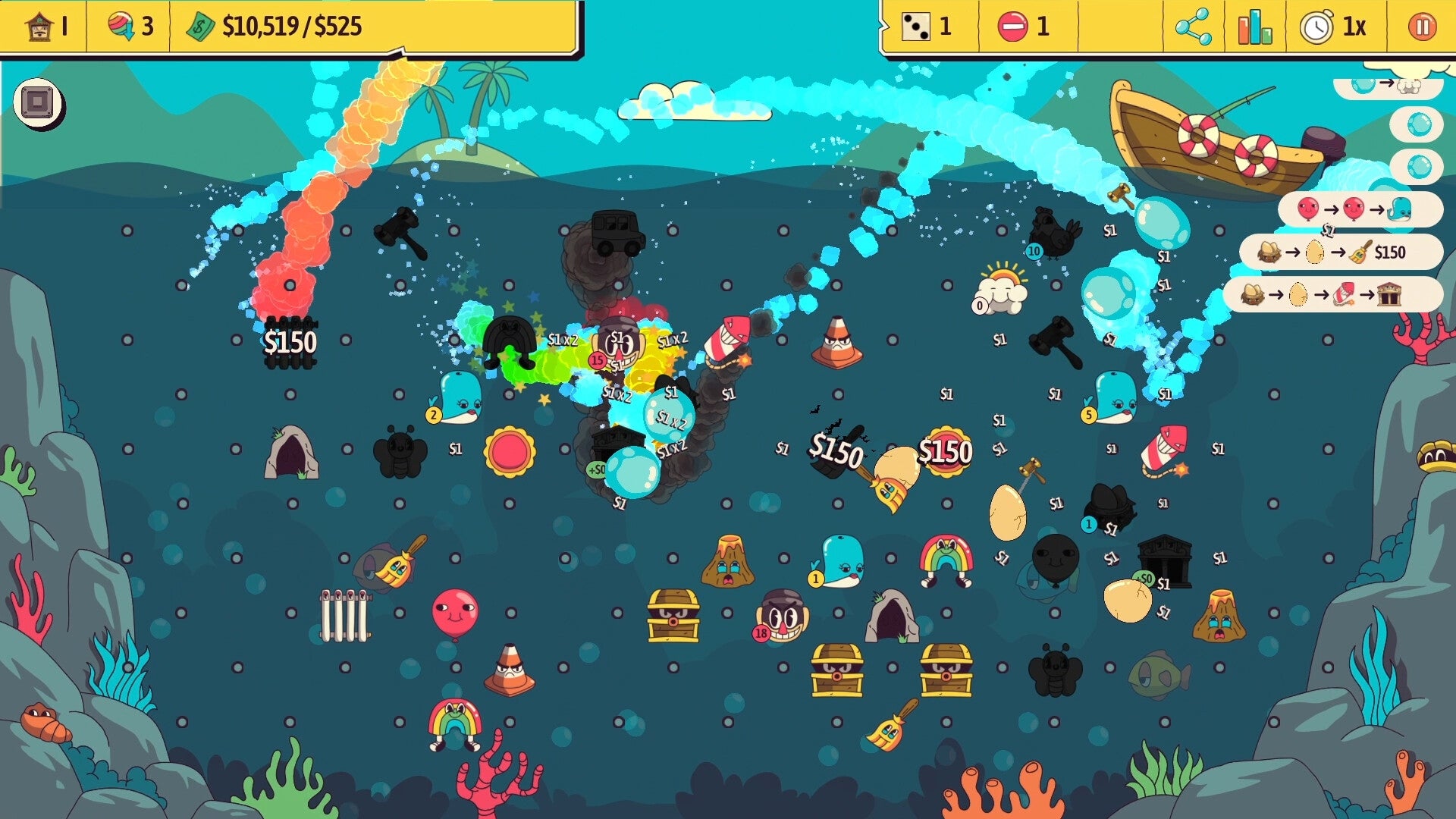Screen dimensions: 1456x819
Task: Toggle the 1x game speed setting
Action: [x=1354, y=27]
